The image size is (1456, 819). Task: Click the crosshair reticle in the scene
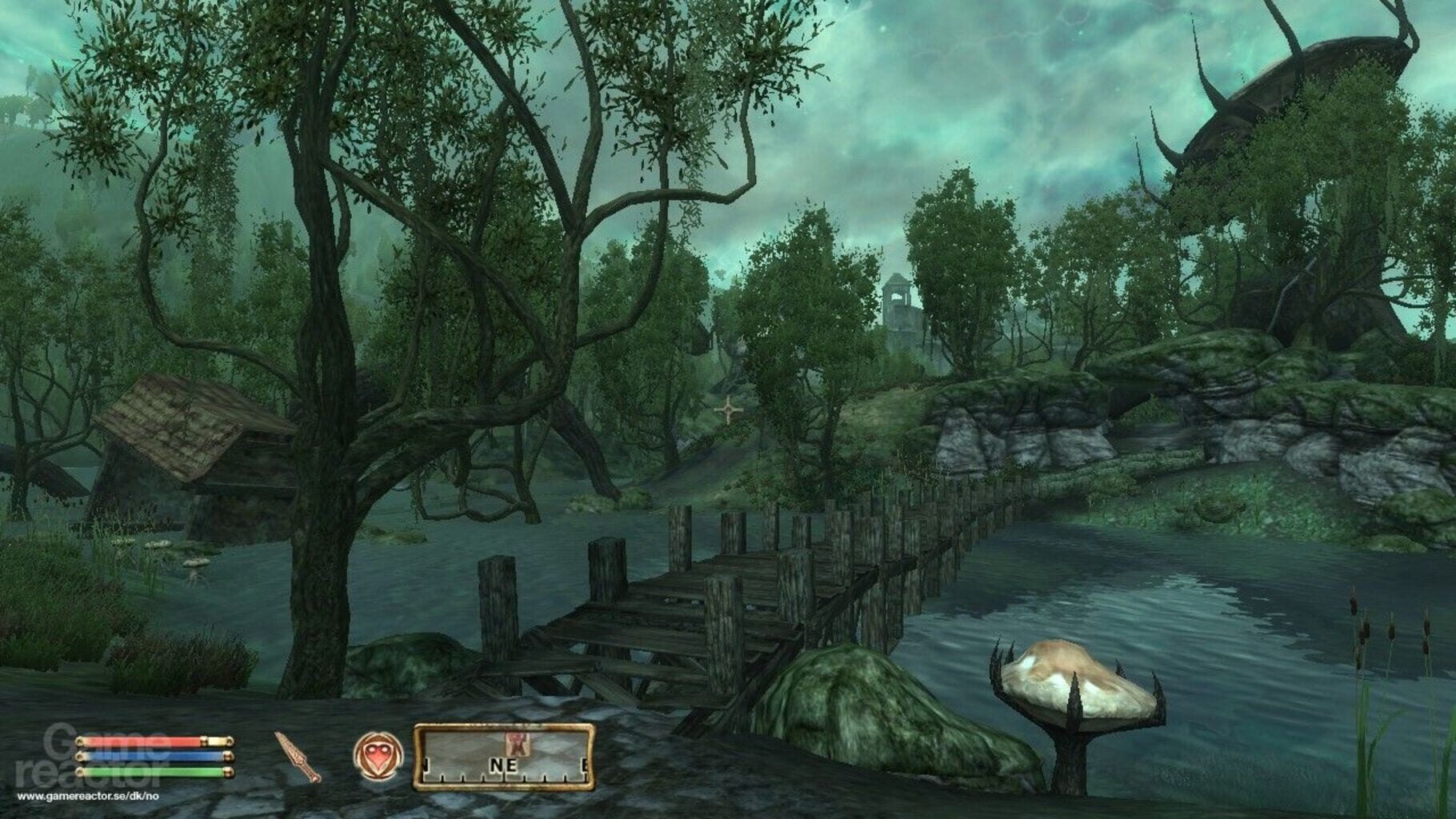point(728,409)
